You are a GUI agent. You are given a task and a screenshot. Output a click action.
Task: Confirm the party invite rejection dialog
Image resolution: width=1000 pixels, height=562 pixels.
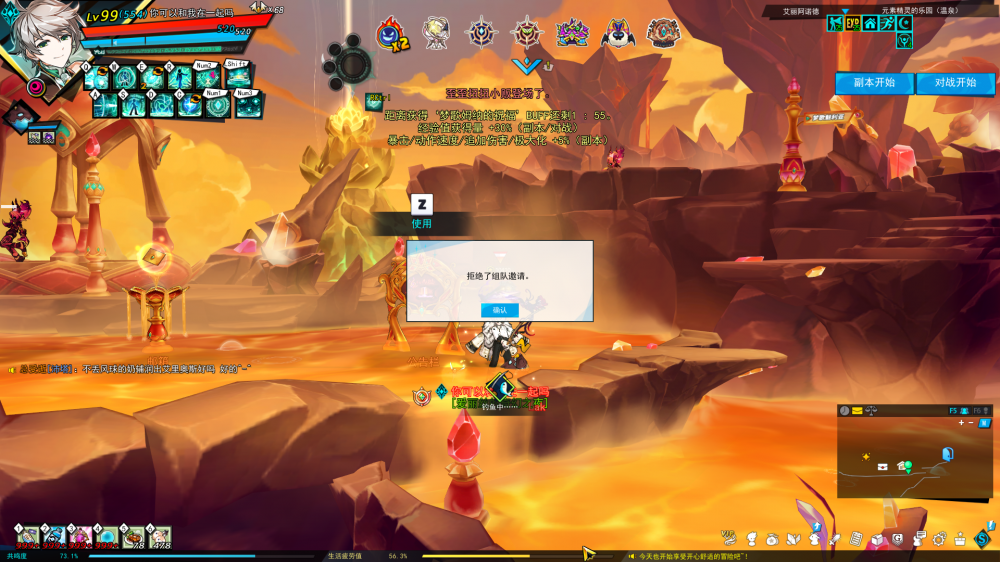(499, 310)
